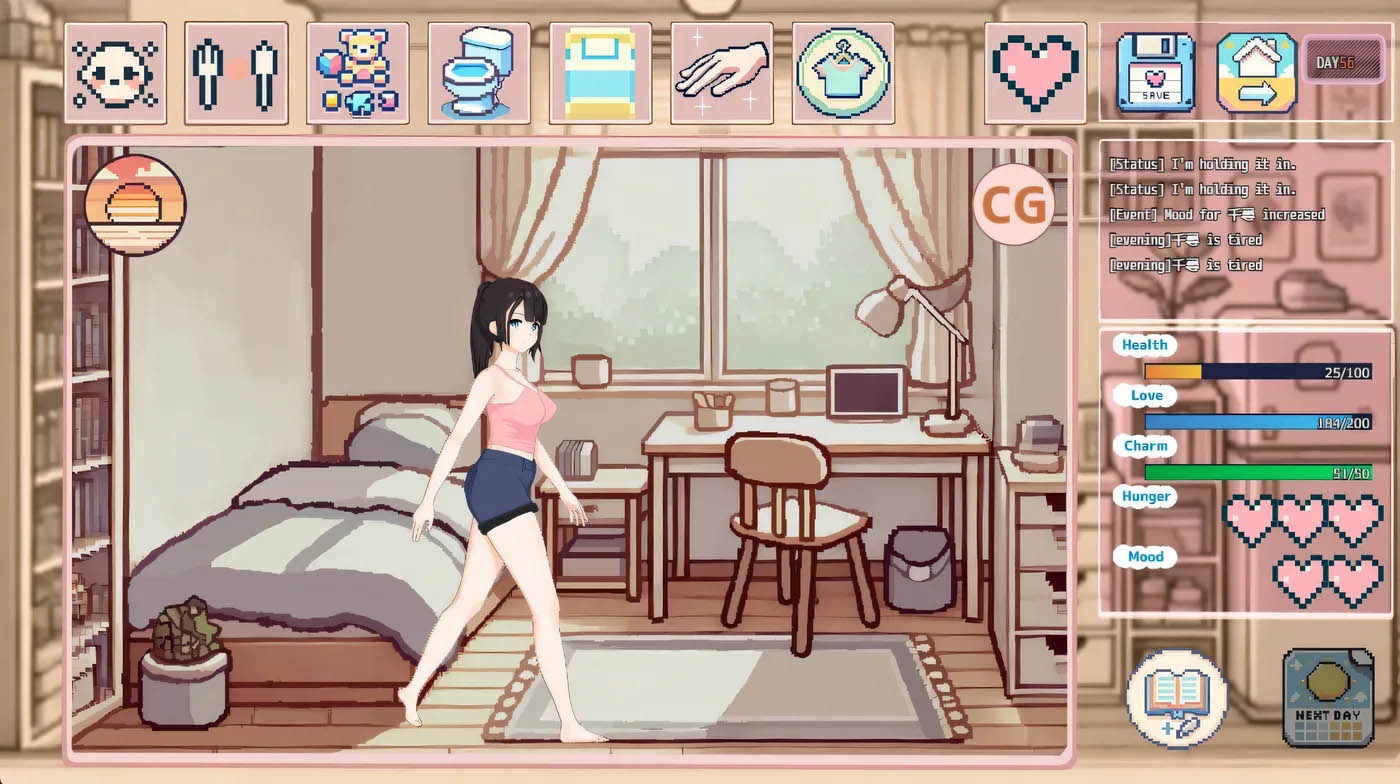The width and height of the screenshot is (1400, 784).
Task: Click the toy blocks play icon
Action: tap(356, 70)
